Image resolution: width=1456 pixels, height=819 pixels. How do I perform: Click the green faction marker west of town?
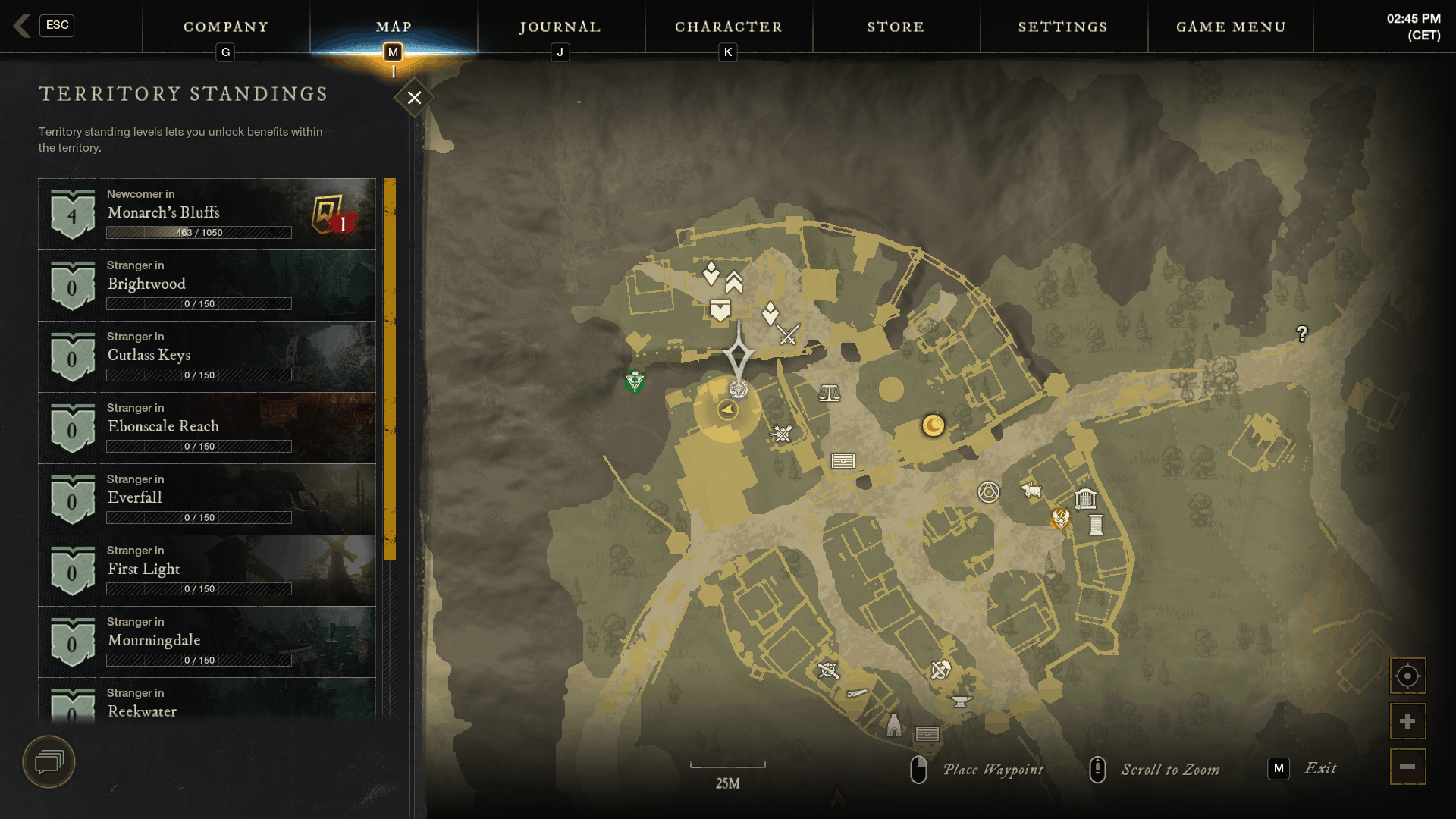tap(634, 382)
